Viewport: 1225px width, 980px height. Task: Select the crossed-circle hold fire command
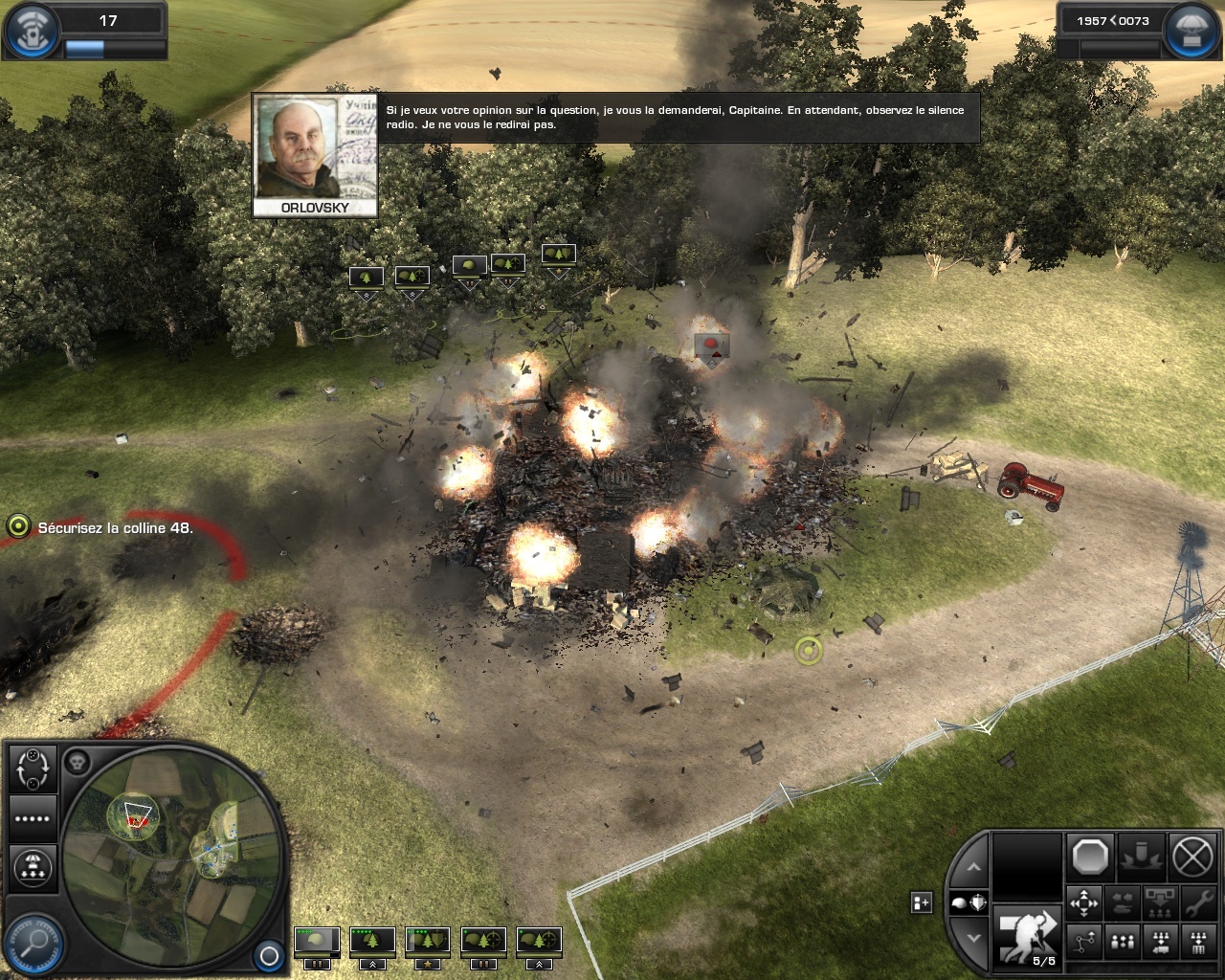pos(1192,857)
